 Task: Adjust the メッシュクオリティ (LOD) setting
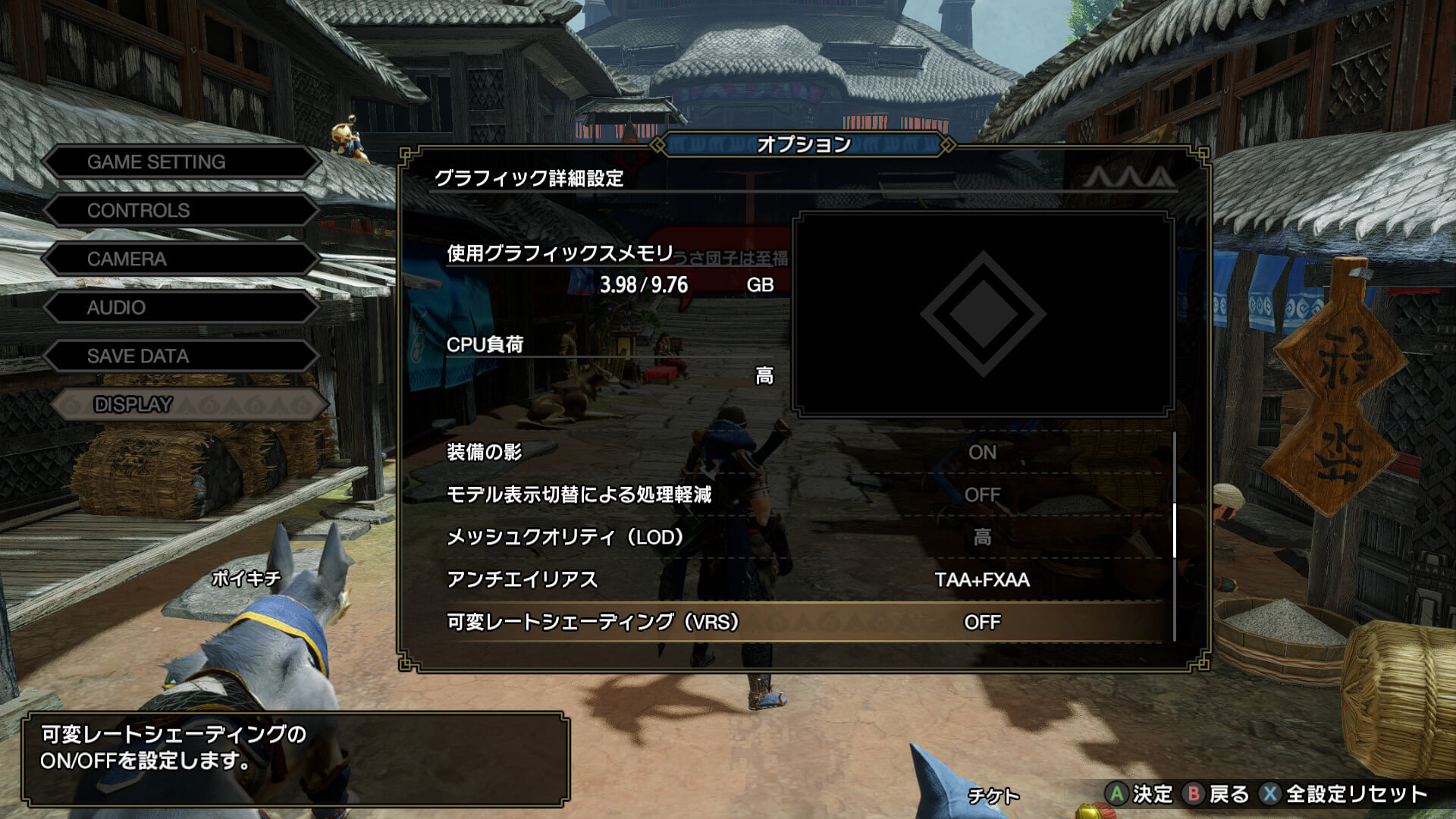tap(804, 538)
